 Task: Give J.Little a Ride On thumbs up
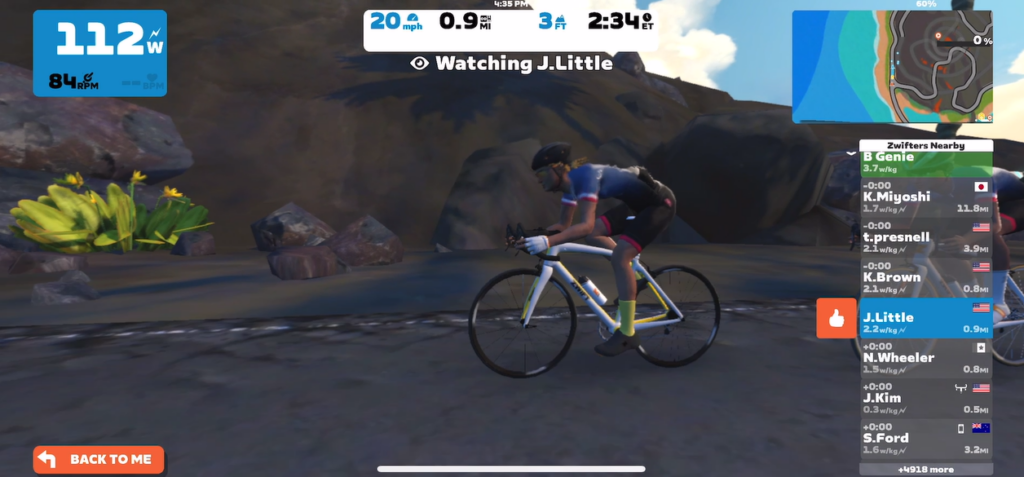tap(836, 318)
